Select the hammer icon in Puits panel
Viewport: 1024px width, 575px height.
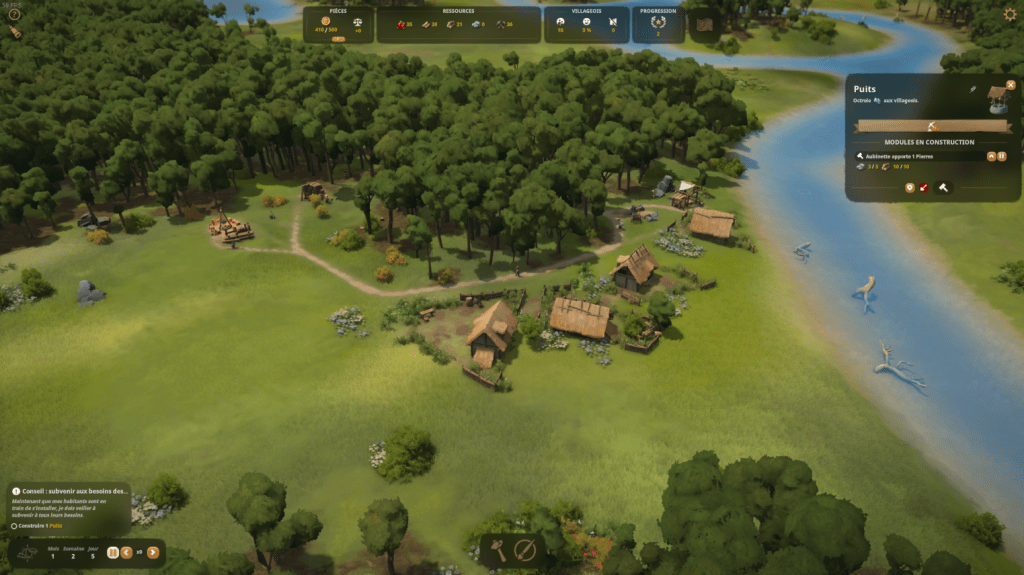tap(942, 187)
